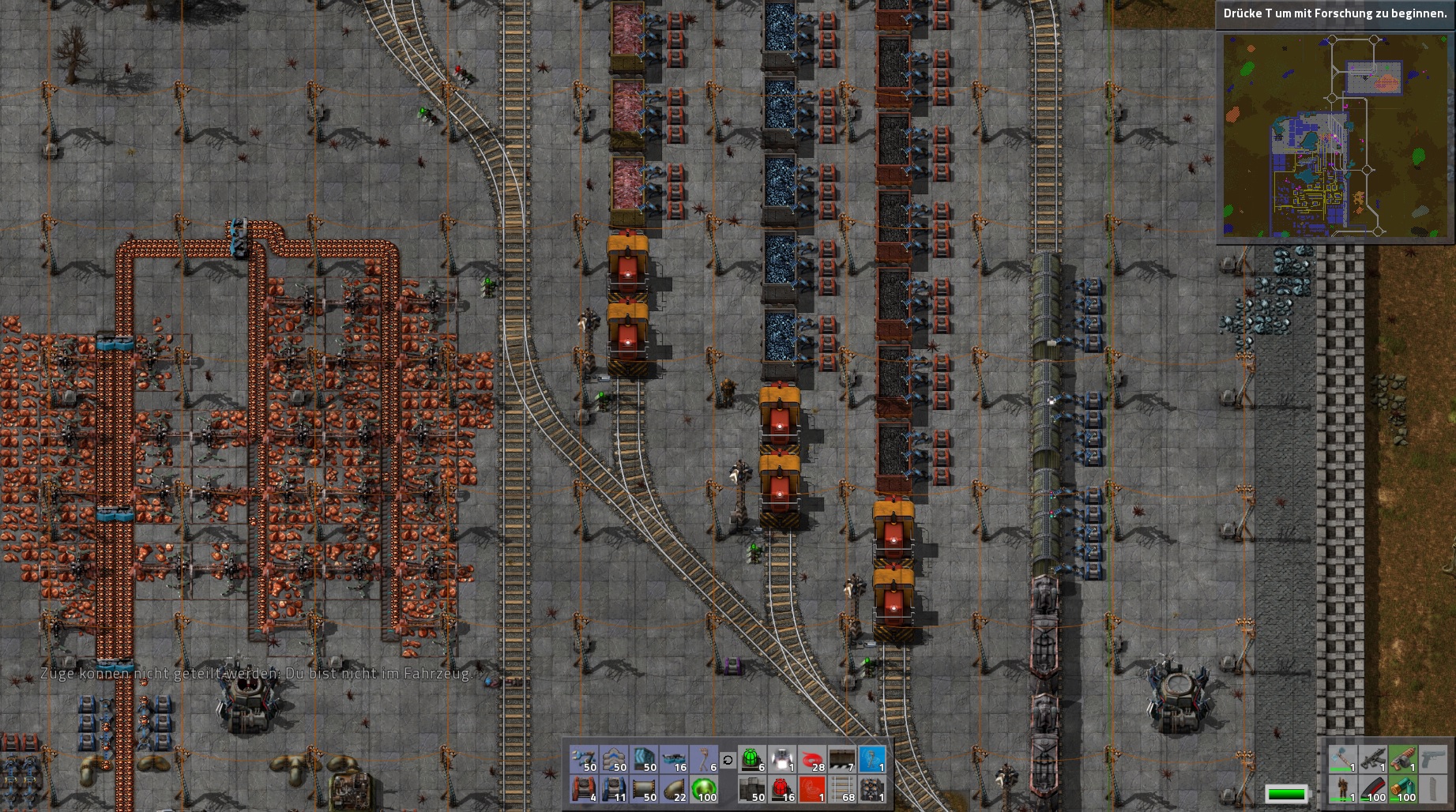Screen dimensions: 1456x812
Task: Click the research prompt banner
Action: point(1335,13)
